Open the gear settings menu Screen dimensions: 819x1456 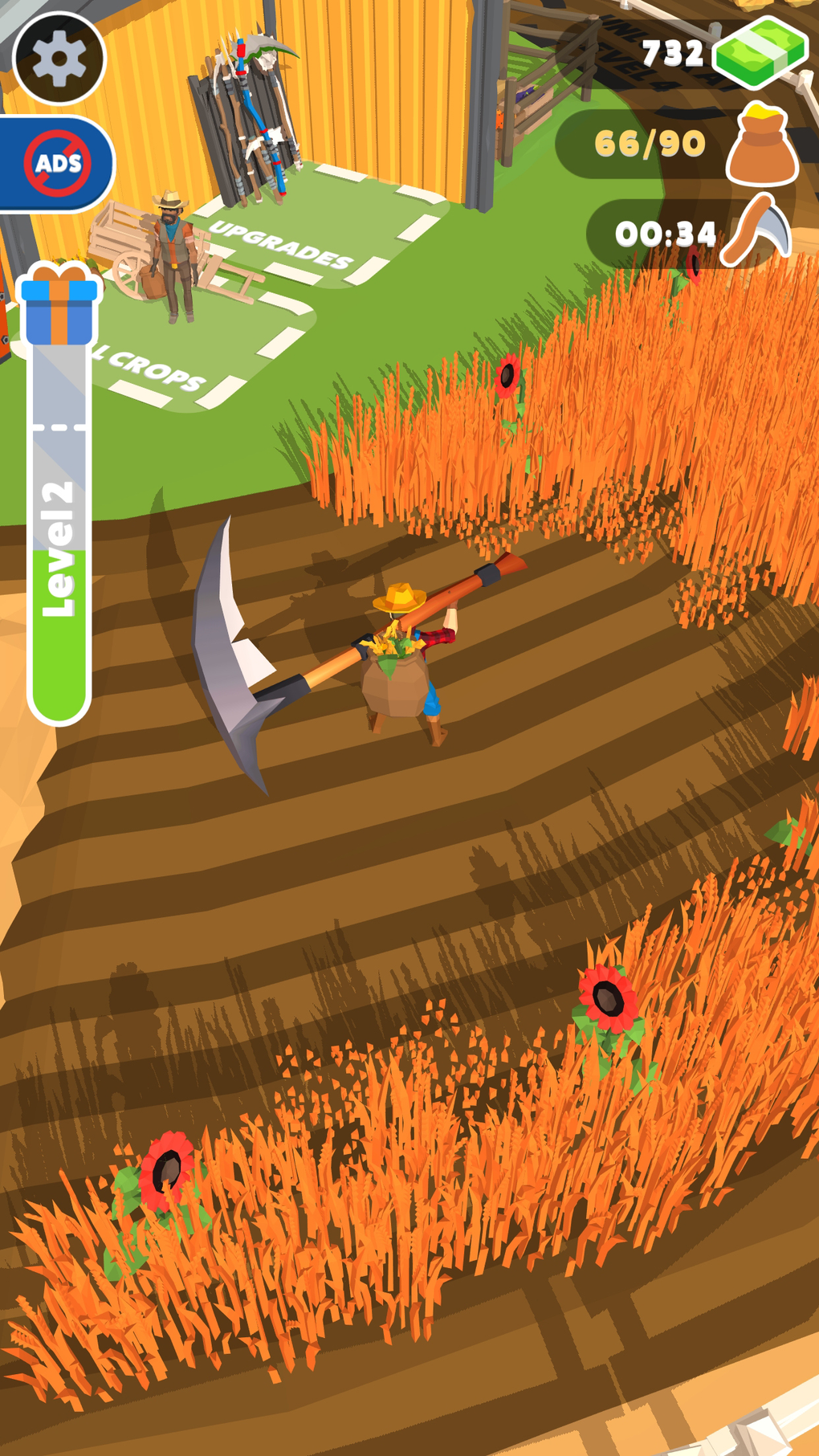tap(59, 58)
